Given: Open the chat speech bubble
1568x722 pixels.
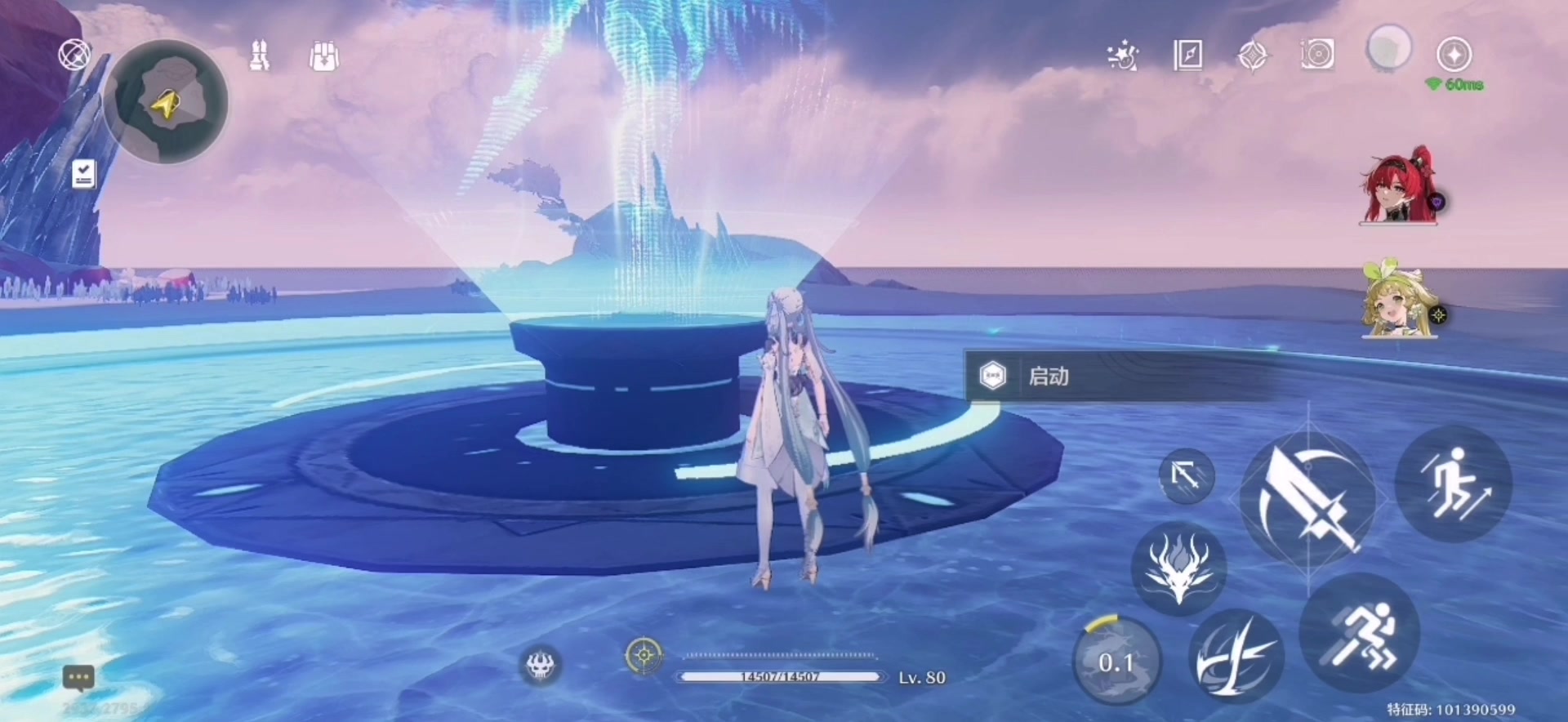Looking at the screenshot, I should click(79, 677).
